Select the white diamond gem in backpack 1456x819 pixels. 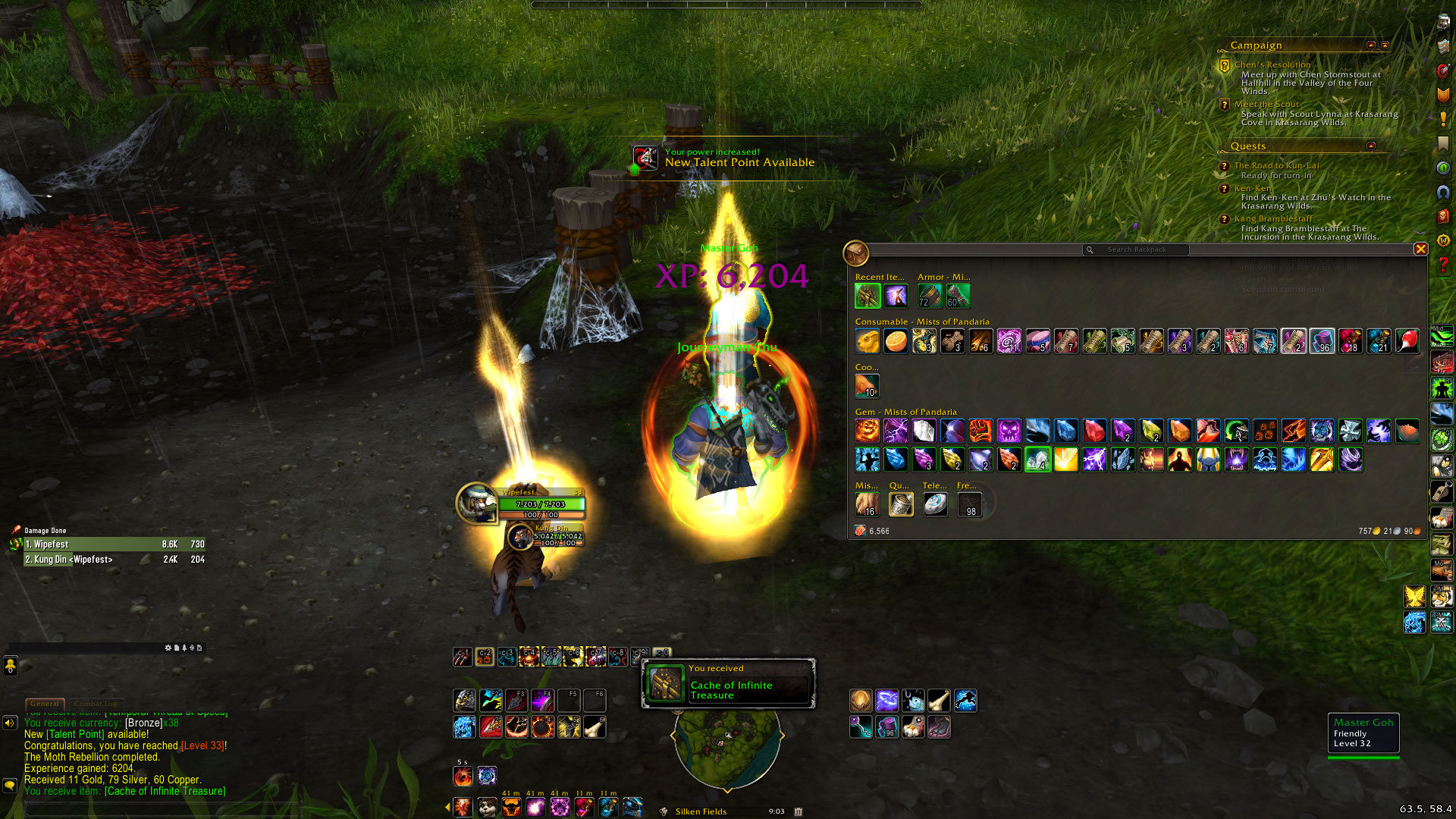click(924, 431)
